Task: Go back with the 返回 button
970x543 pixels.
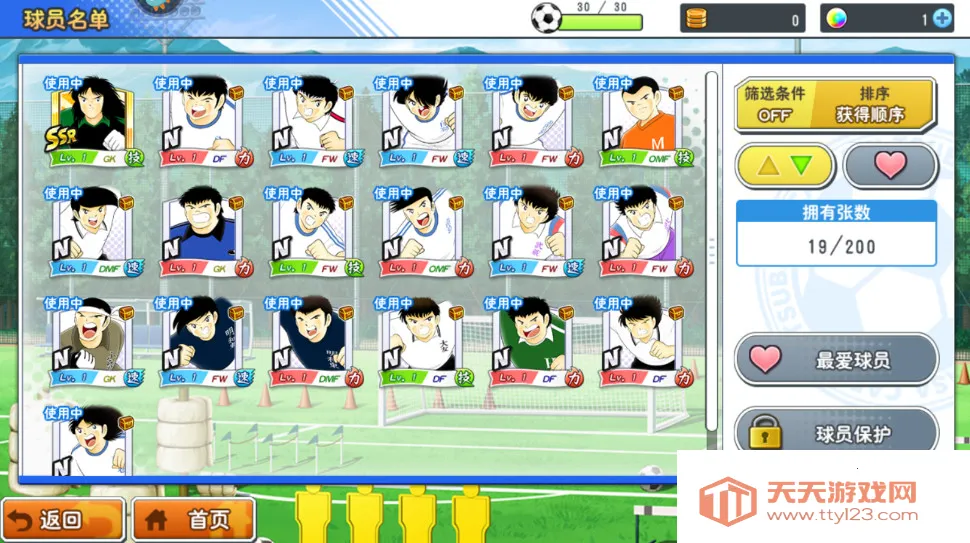Action: coord(62,520)
